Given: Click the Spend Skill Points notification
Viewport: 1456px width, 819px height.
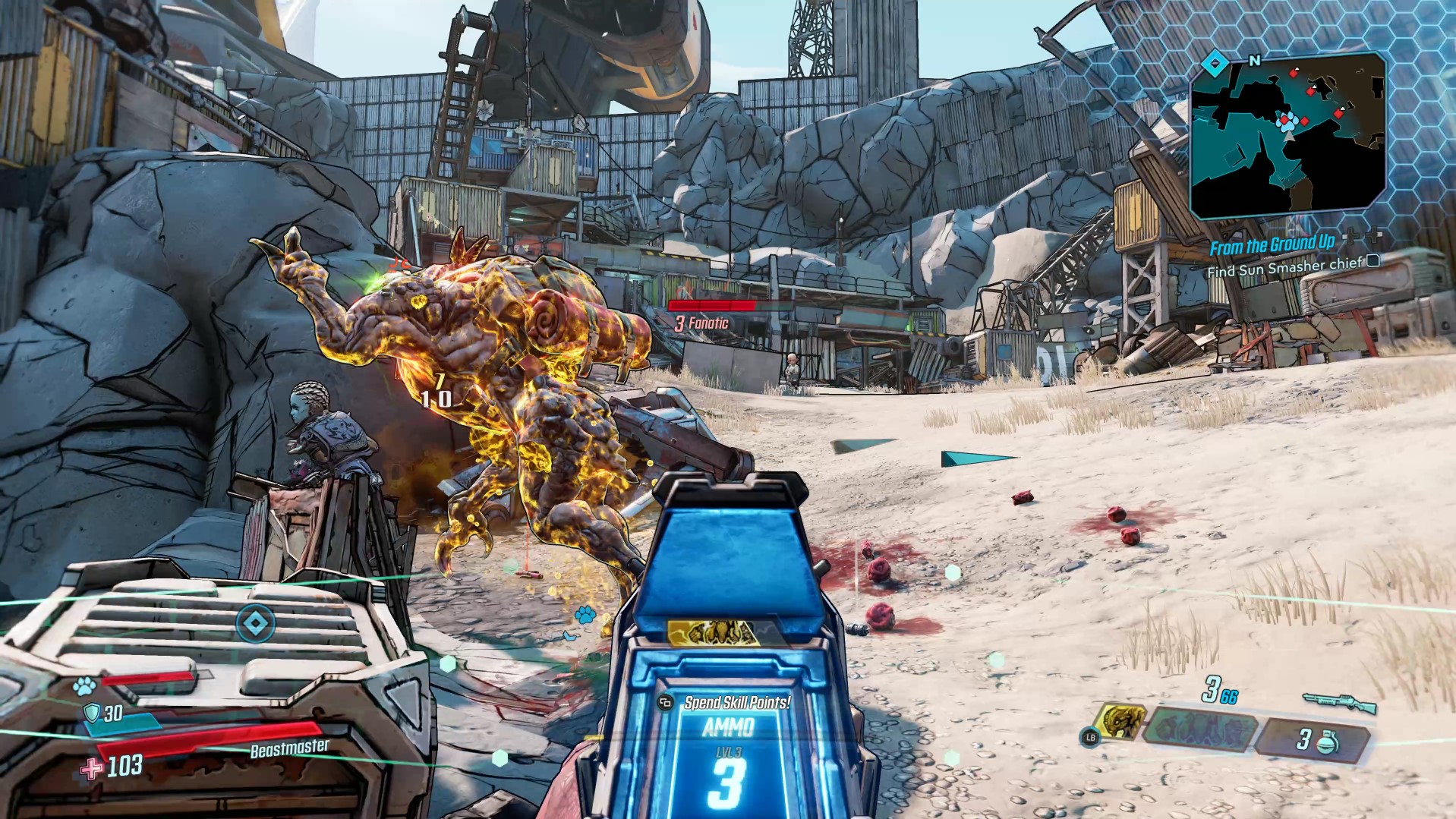Looking at the screenshot, I should pos(736,703).
